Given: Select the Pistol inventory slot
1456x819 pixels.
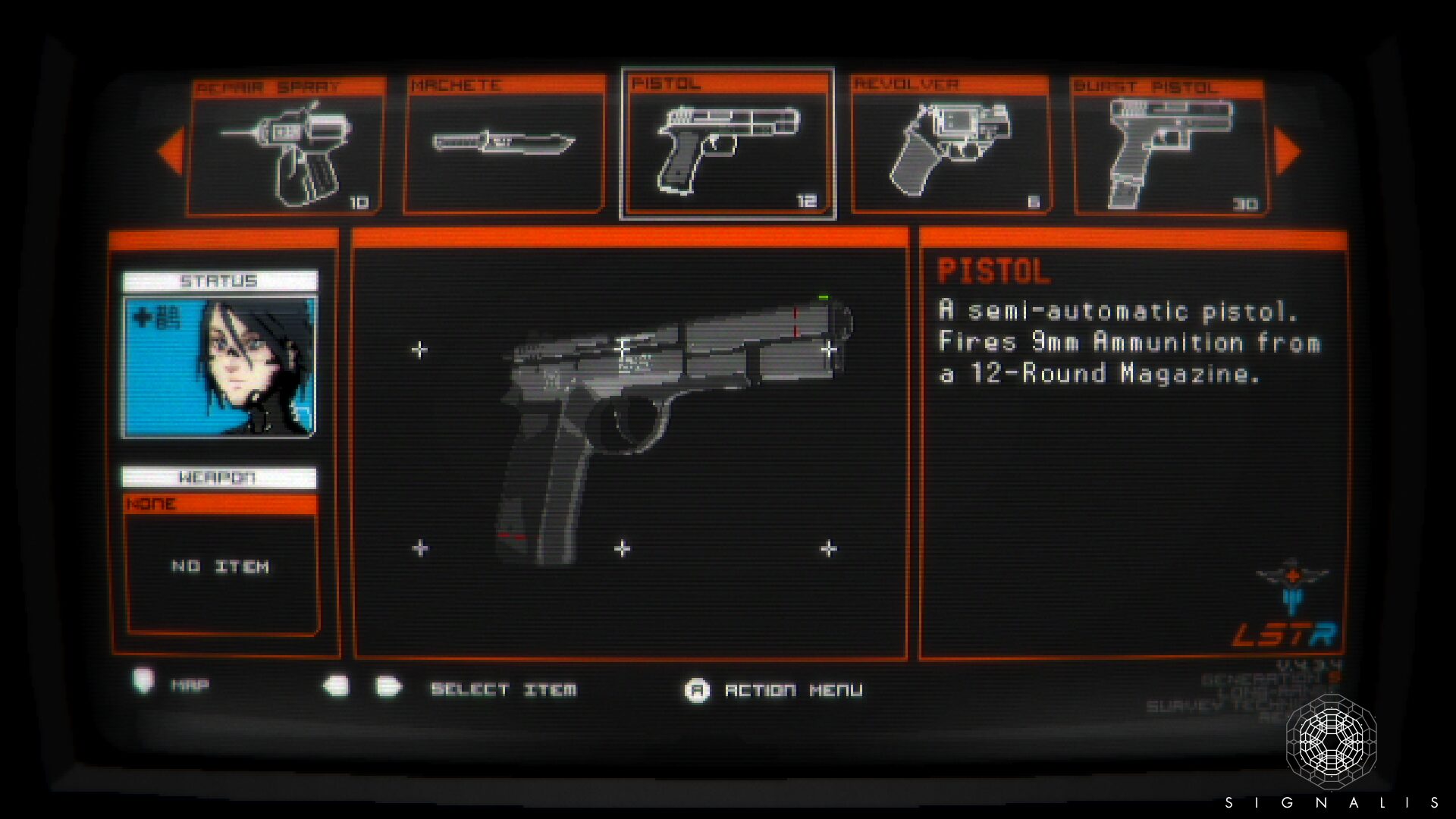Looking at the screenshot, I should (x=728, y=144).
